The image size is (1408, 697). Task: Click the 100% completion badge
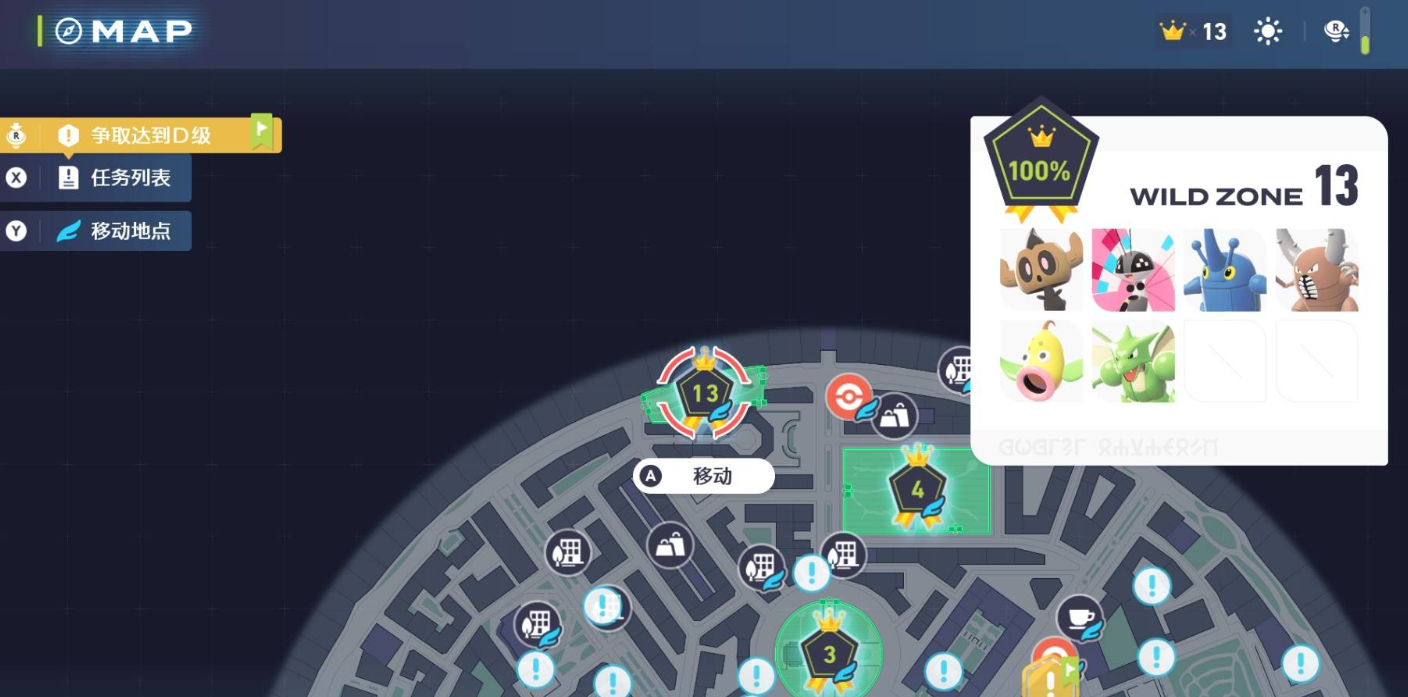click(x=1040, y=163)
